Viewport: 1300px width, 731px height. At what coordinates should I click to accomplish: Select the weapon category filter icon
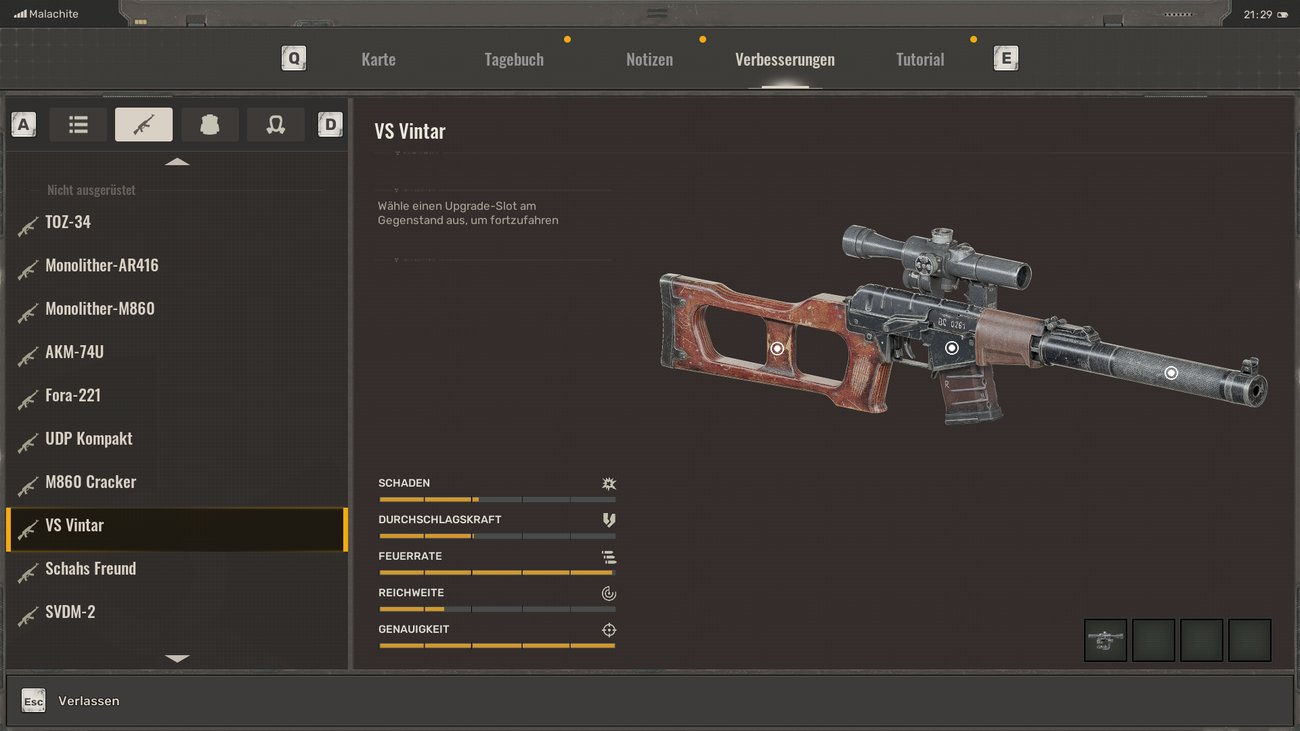pyautogui.click(x=143, y=124)
